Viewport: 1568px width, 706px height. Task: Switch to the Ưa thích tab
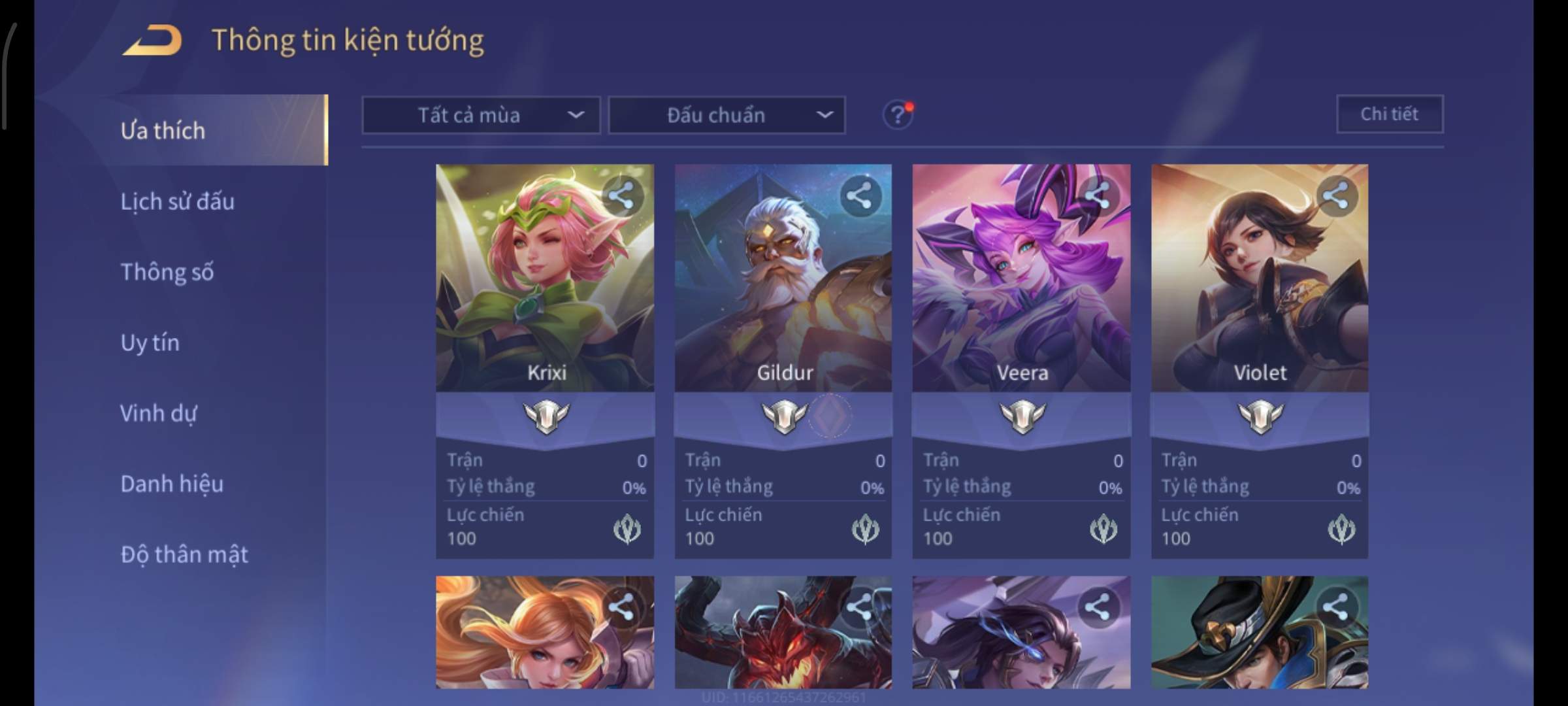point(163,131)
